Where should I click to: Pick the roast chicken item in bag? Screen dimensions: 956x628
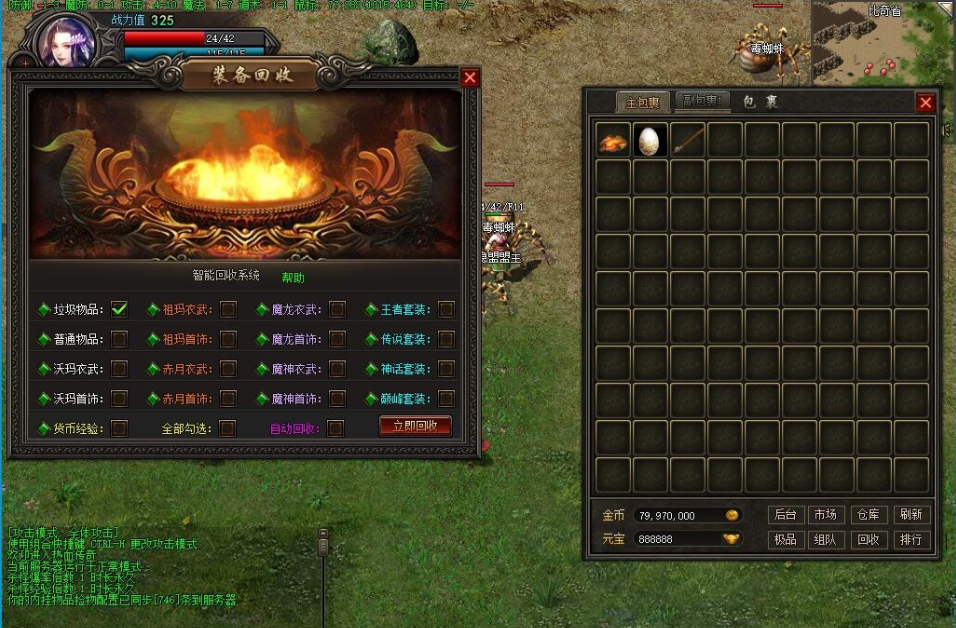click(x=613, y=141)
